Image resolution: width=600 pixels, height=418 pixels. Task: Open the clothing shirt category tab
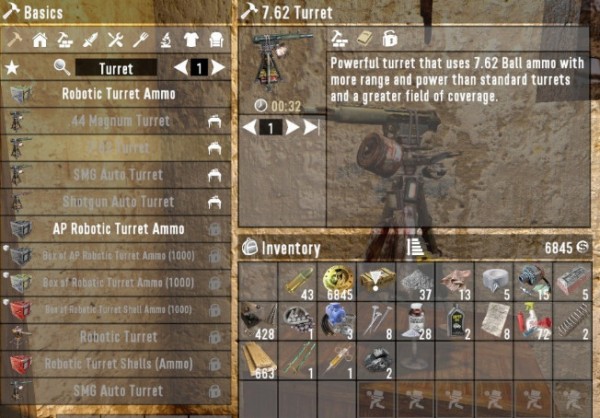point(190,40)
